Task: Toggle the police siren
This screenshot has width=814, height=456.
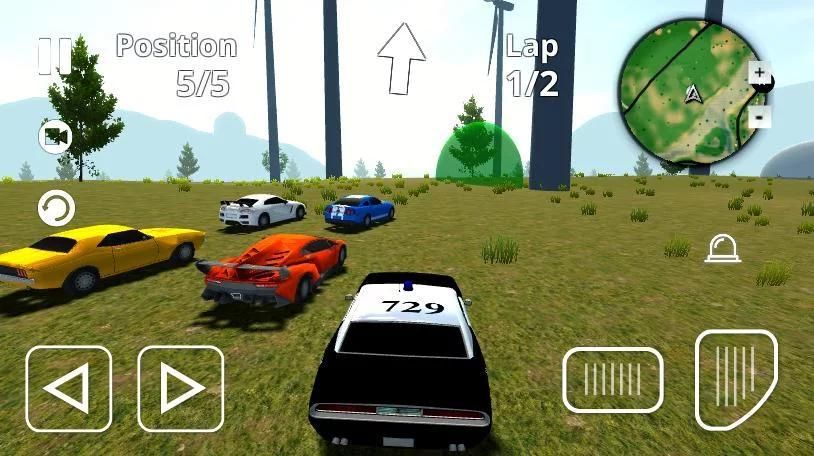Action: [722, 249]
